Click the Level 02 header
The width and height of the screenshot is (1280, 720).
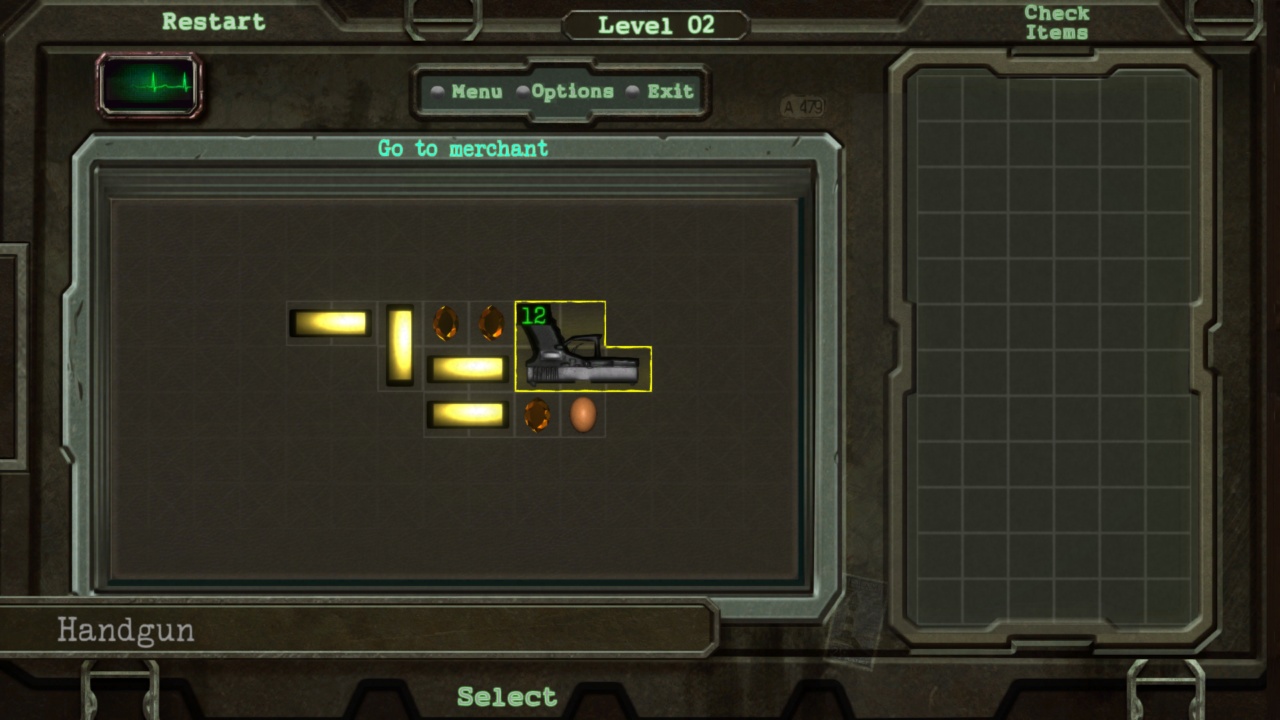(x=653, y=25)
